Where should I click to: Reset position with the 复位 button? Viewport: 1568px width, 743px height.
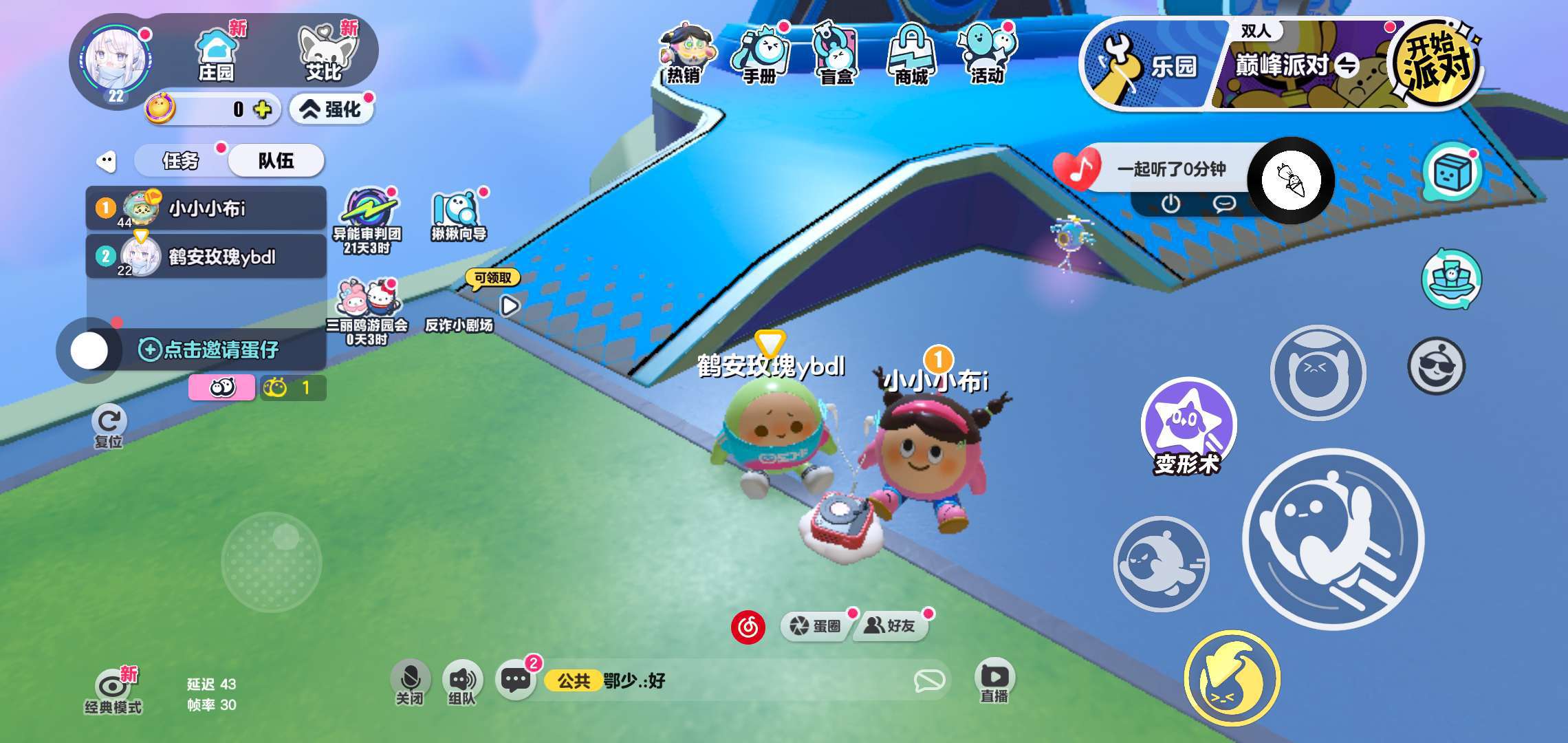point(109,427)
